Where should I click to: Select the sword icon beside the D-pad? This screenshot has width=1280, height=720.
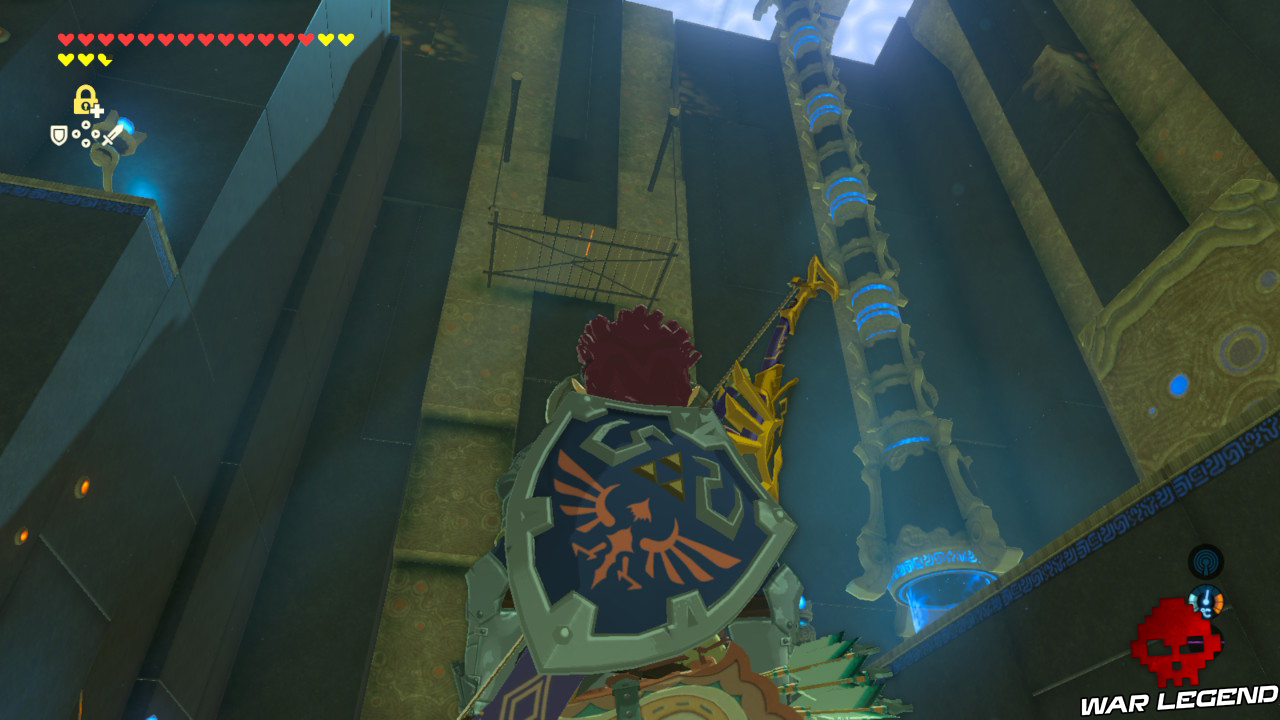pyautogui.click(x=112, y=135)
